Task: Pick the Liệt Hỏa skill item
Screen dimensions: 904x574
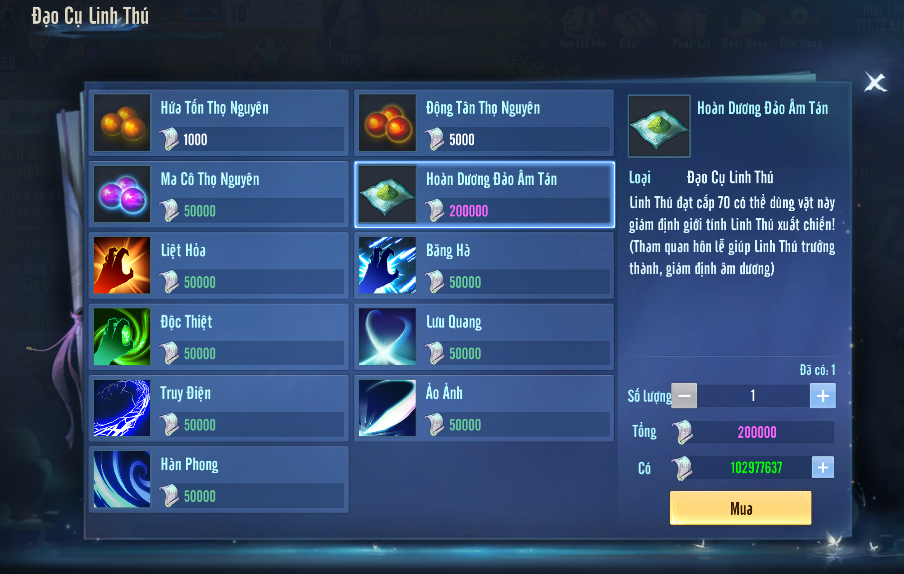Action: [x=219, y=266]
